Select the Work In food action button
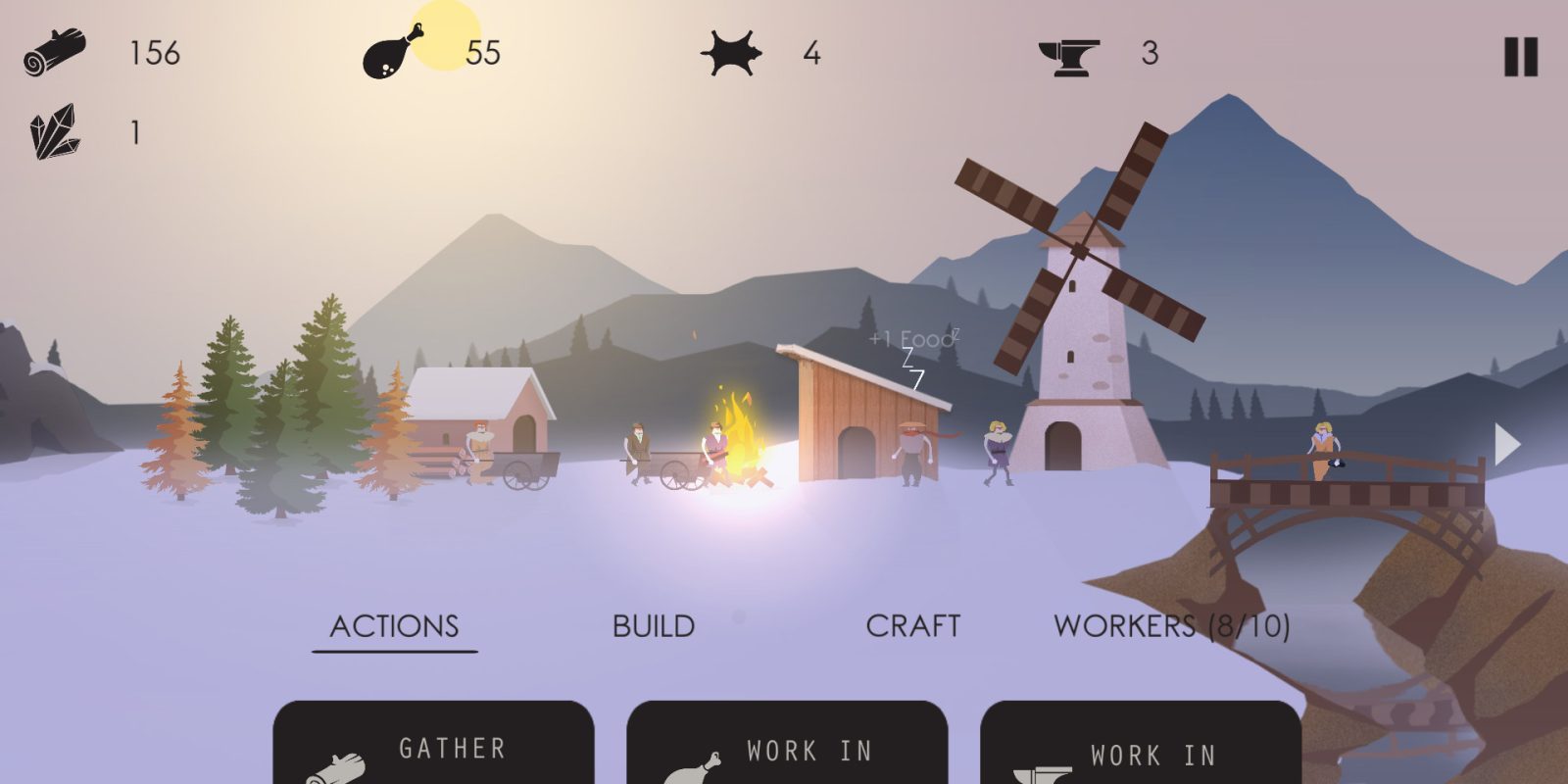The width and height of the screenshot is (1568, 784). click(787, 747)
